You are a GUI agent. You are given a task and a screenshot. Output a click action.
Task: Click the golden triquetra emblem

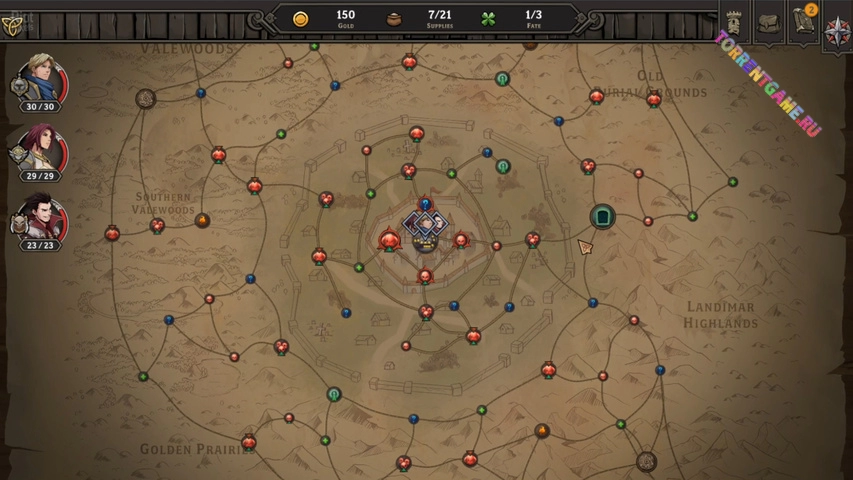12,22
